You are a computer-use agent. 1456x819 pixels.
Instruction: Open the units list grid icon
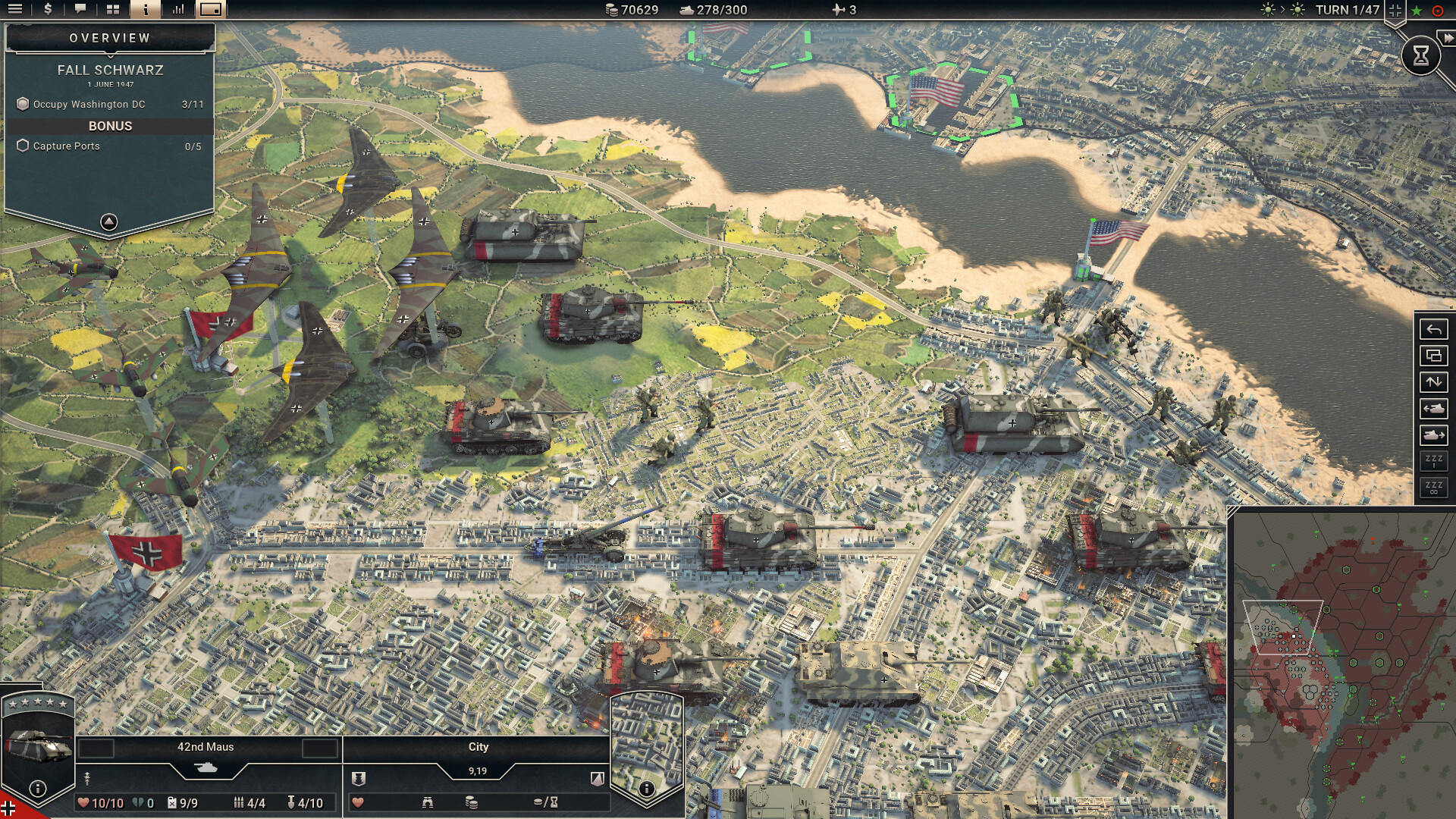[112, 11]
